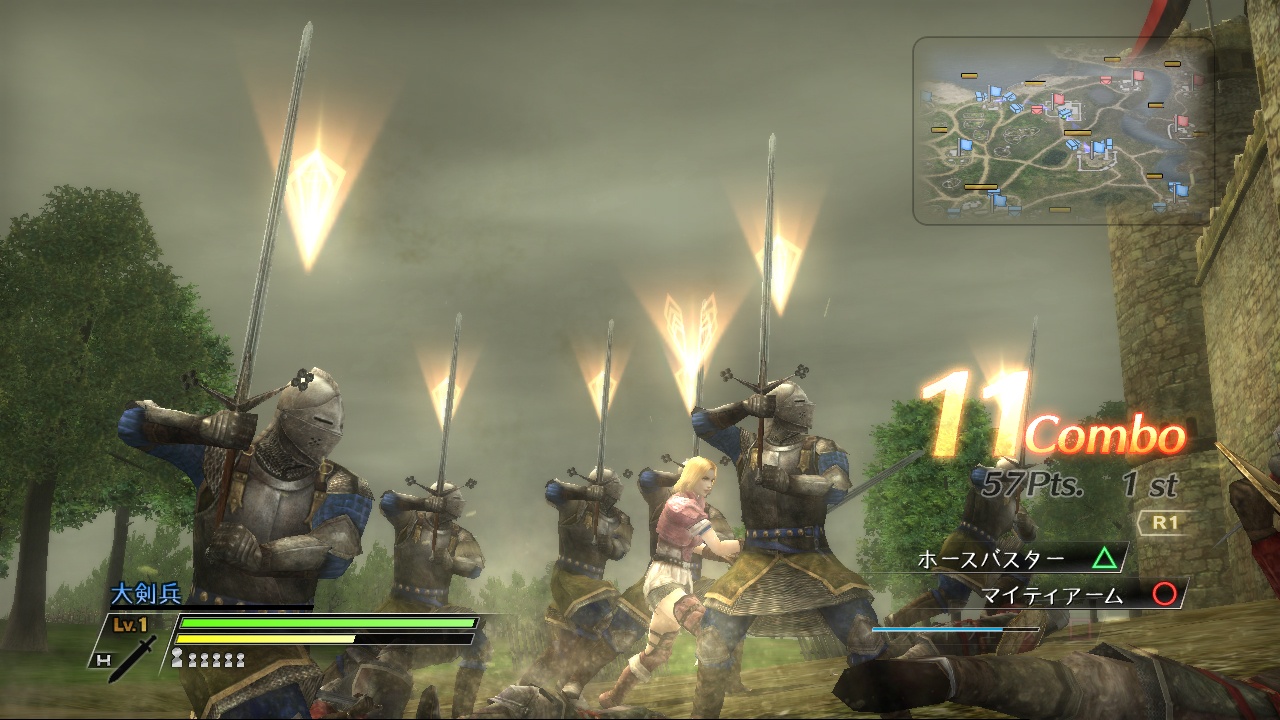Viewport: 1280px width, 720px height.
Task: Click the green triangle skill button icon
Action: click(1105, 557)
